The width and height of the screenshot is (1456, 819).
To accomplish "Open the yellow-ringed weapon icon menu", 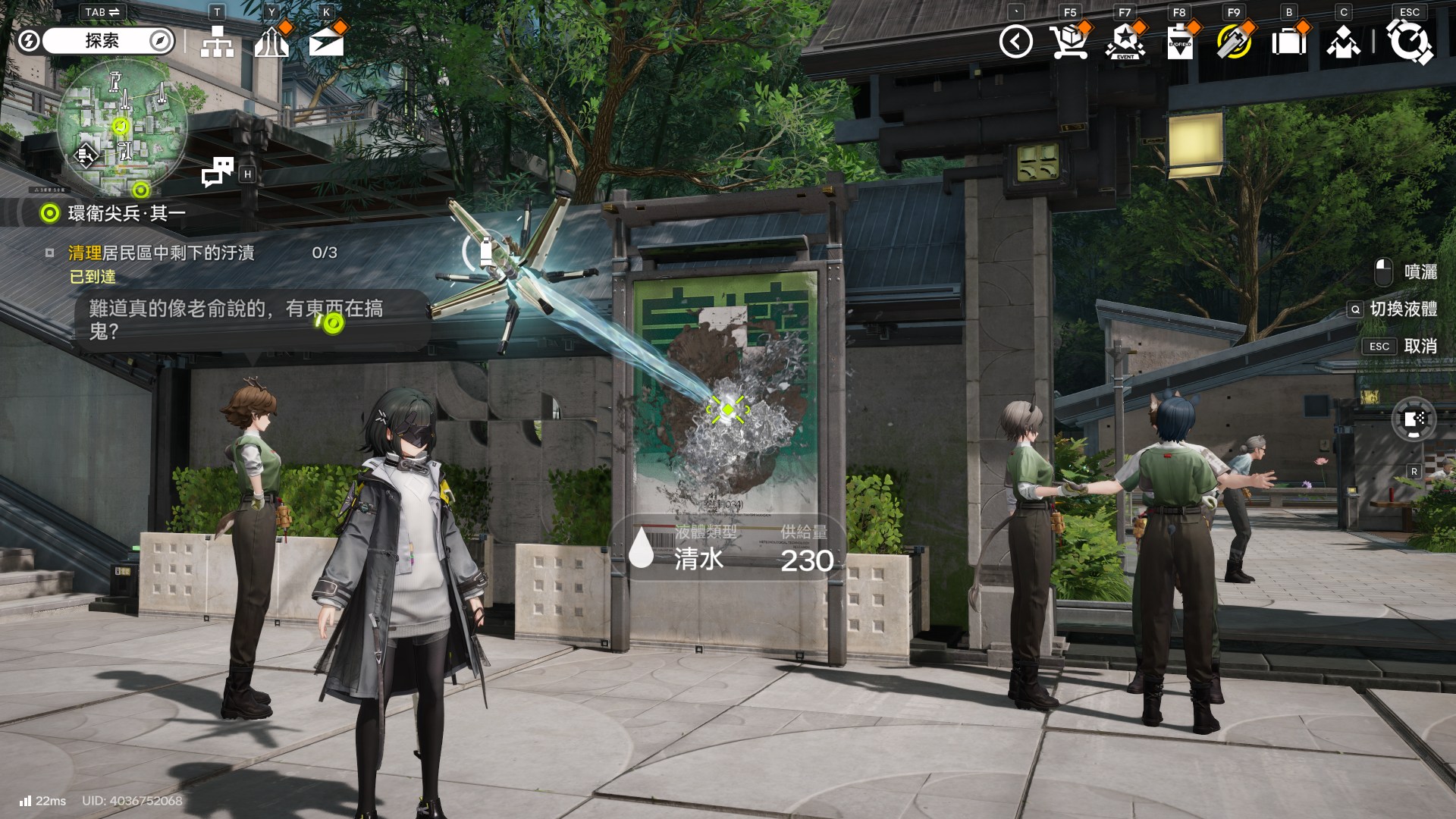I will (x=1234, y=42).
